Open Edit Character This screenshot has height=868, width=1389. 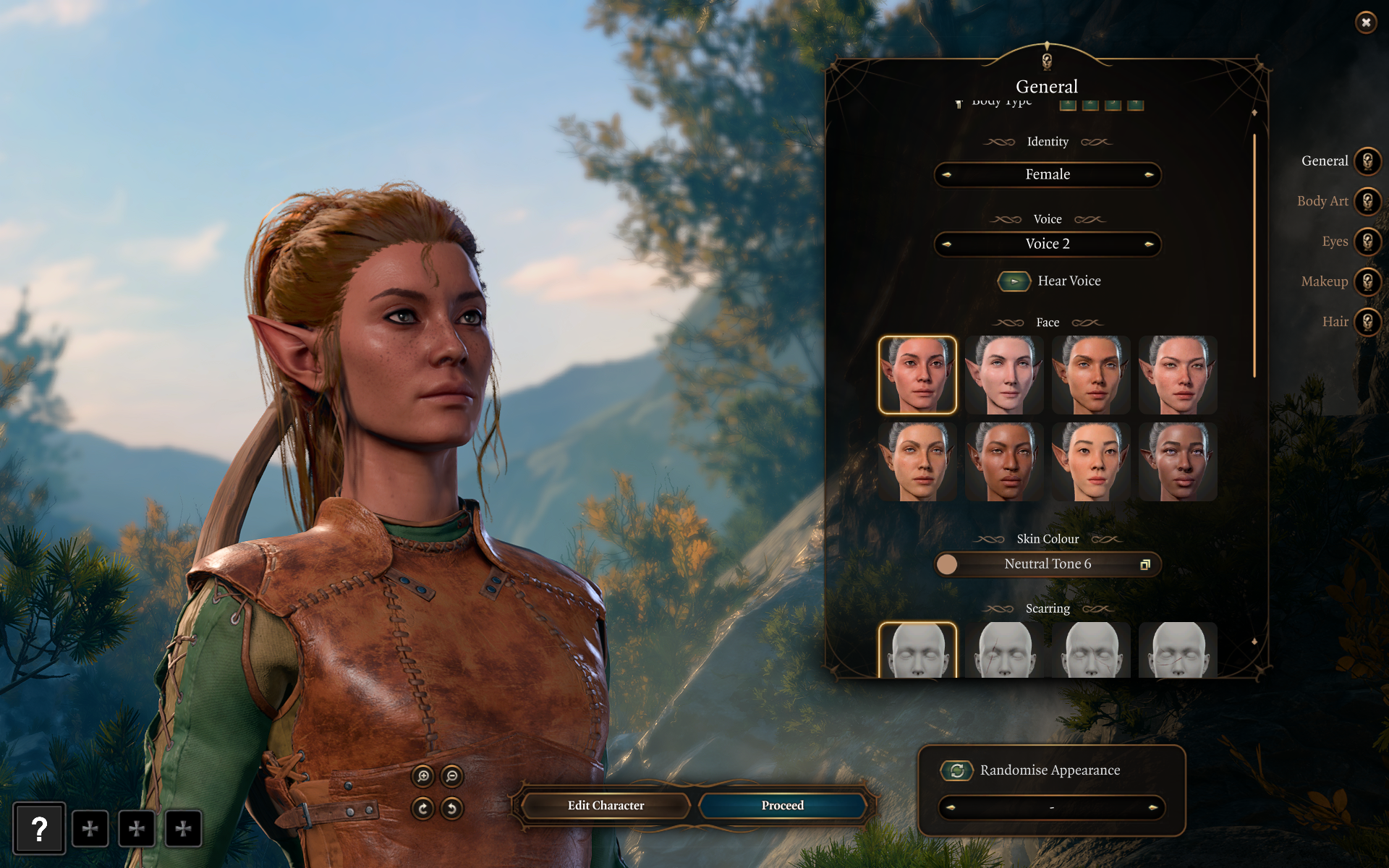[606, 805]
